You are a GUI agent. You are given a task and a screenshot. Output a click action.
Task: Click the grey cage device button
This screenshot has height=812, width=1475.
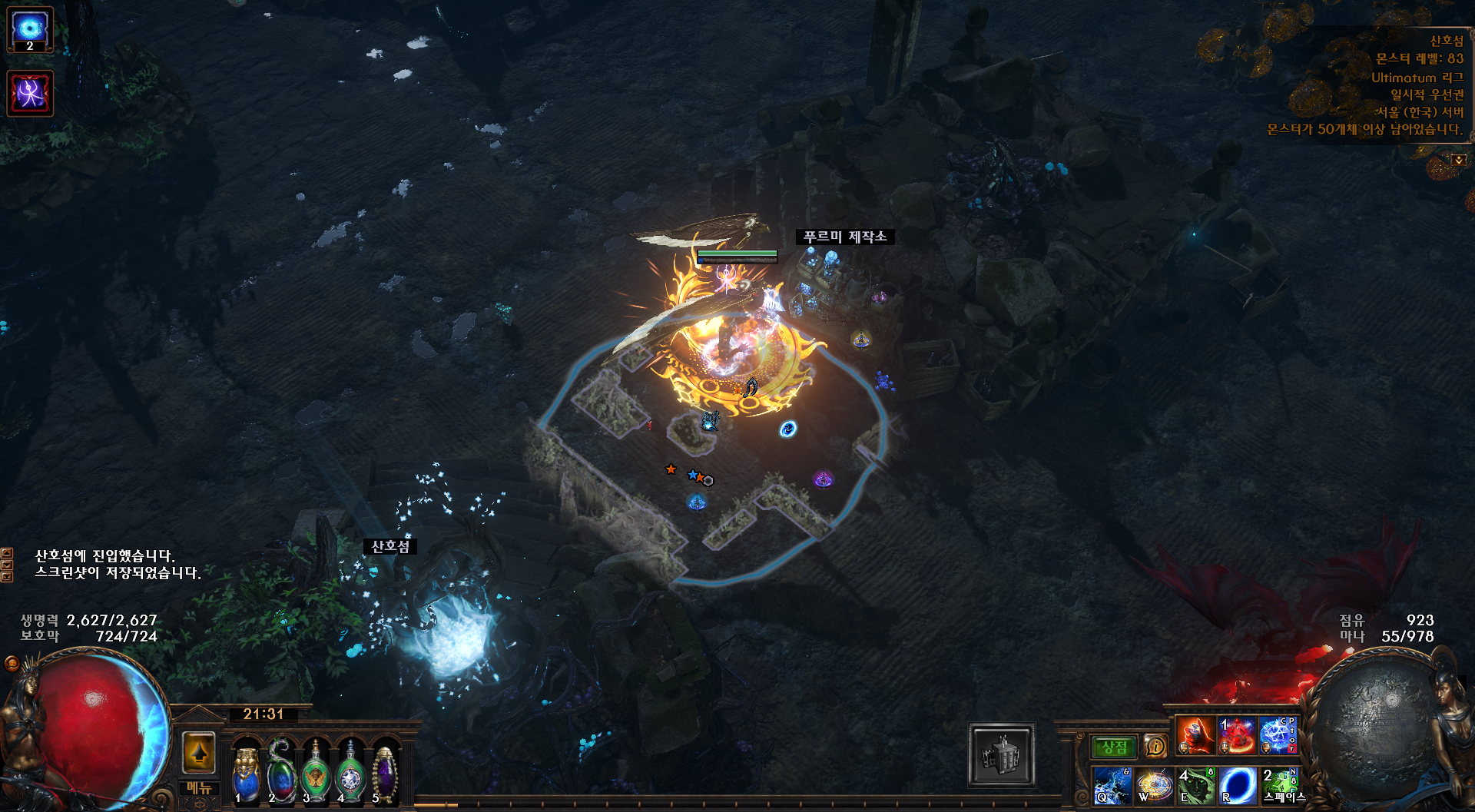click(1001, 755)
